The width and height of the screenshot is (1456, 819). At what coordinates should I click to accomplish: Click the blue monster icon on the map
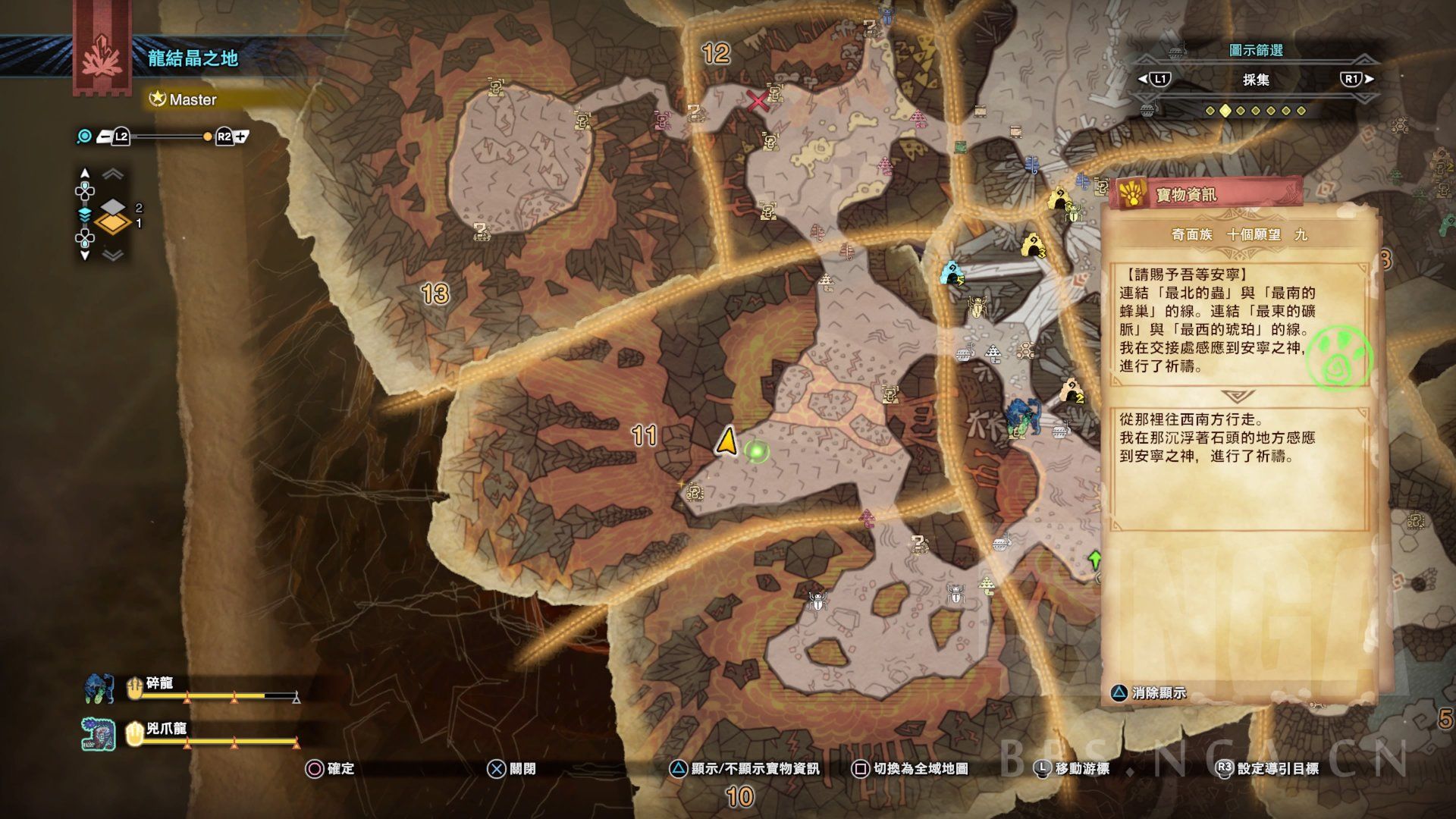click(1021, 416)
